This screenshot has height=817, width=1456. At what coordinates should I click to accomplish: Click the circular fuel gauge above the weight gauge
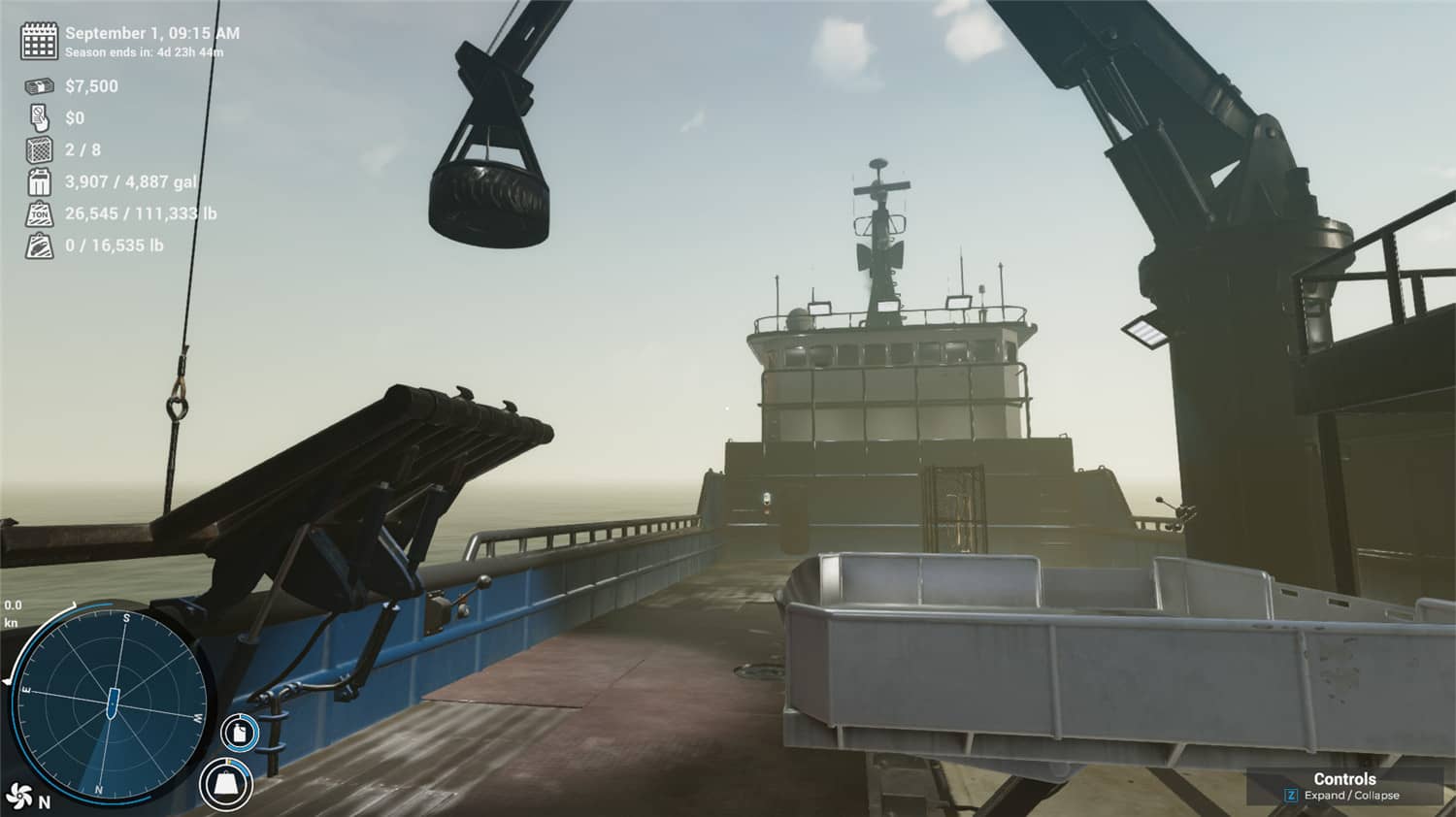tap(238, 735)
